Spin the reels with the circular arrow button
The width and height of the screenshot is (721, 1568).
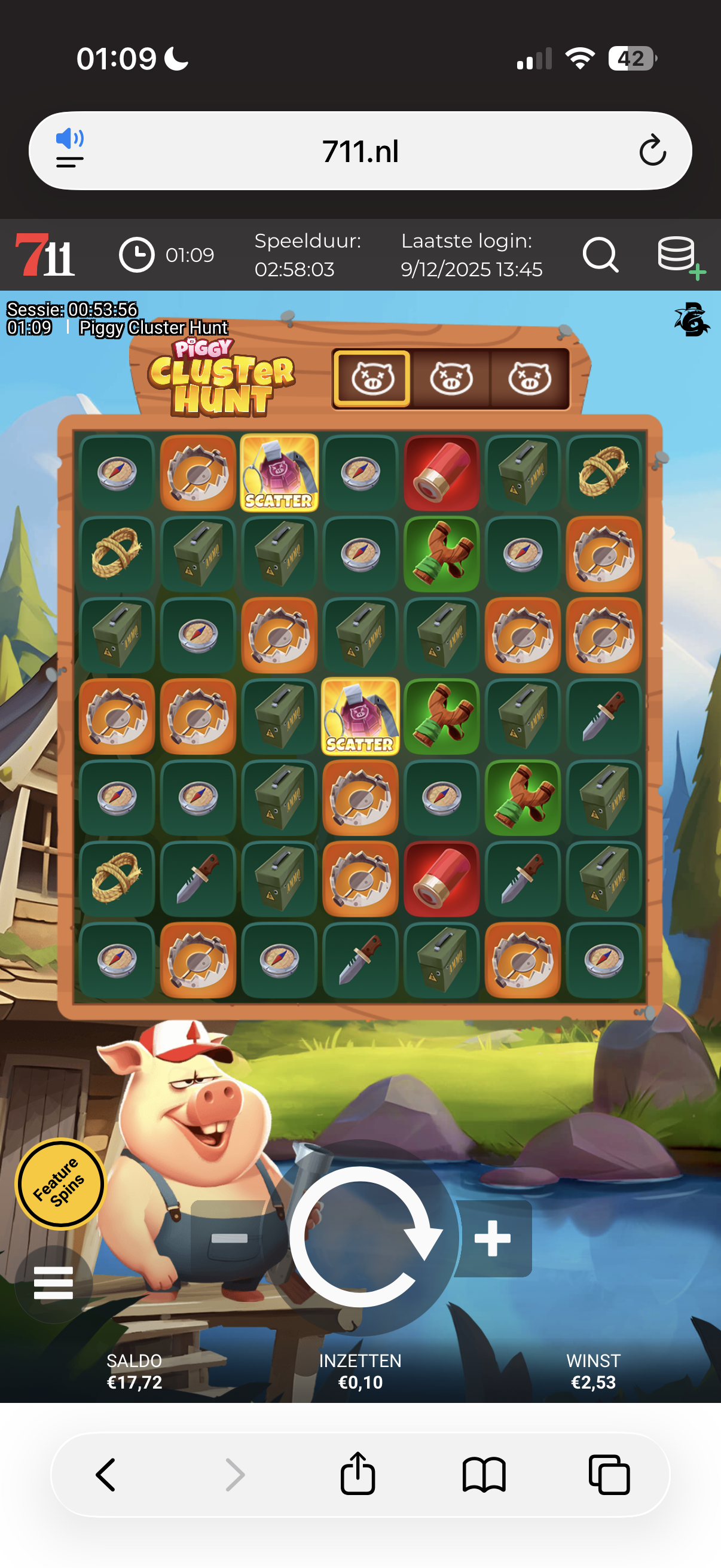(361, 1236)
